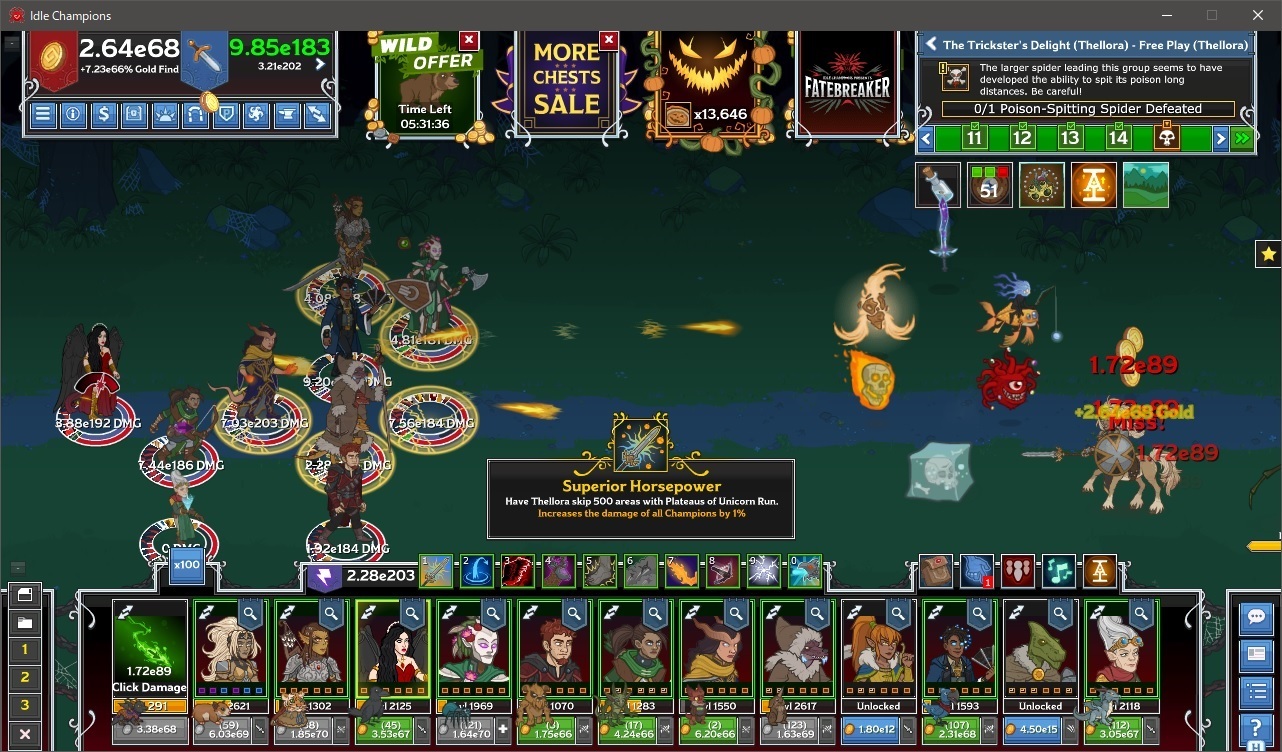Image resolution: width=1282 pixels, height=752 pixels.
Task: Toggle the x100 level-up multiplier
Action: coord(186,564)
